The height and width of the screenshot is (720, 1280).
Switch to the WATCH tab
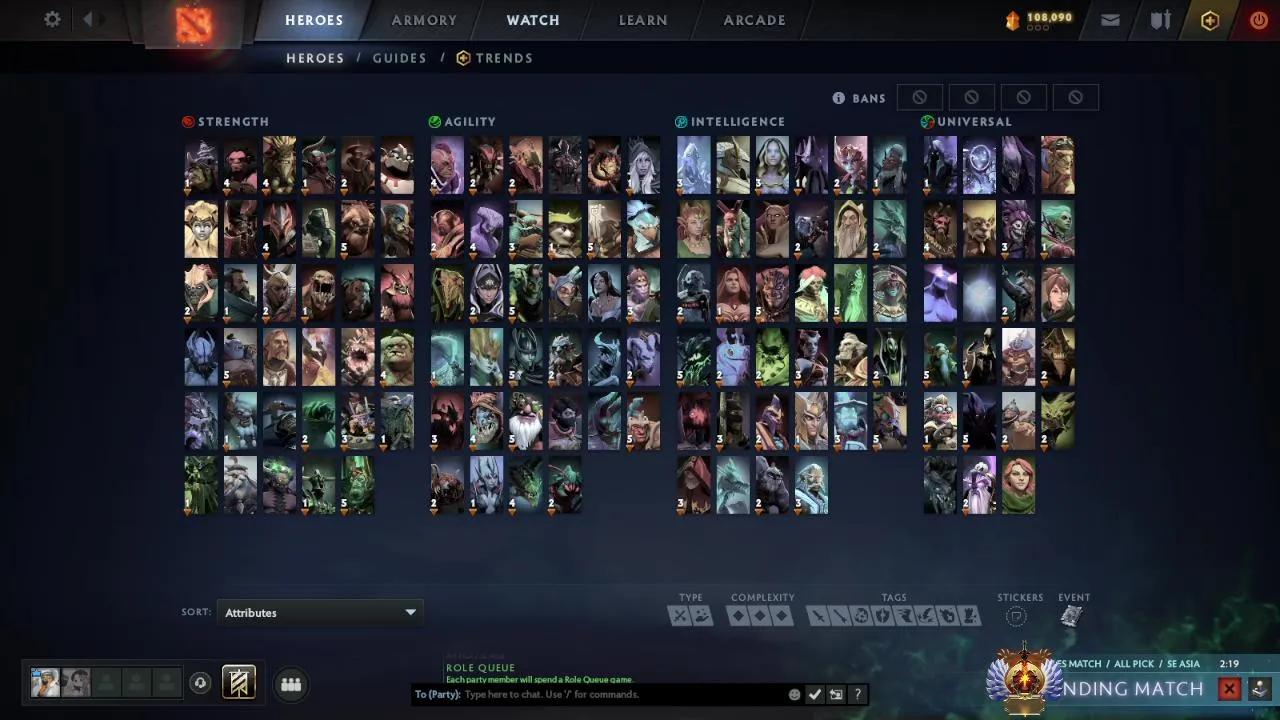(x=533, y=20)
